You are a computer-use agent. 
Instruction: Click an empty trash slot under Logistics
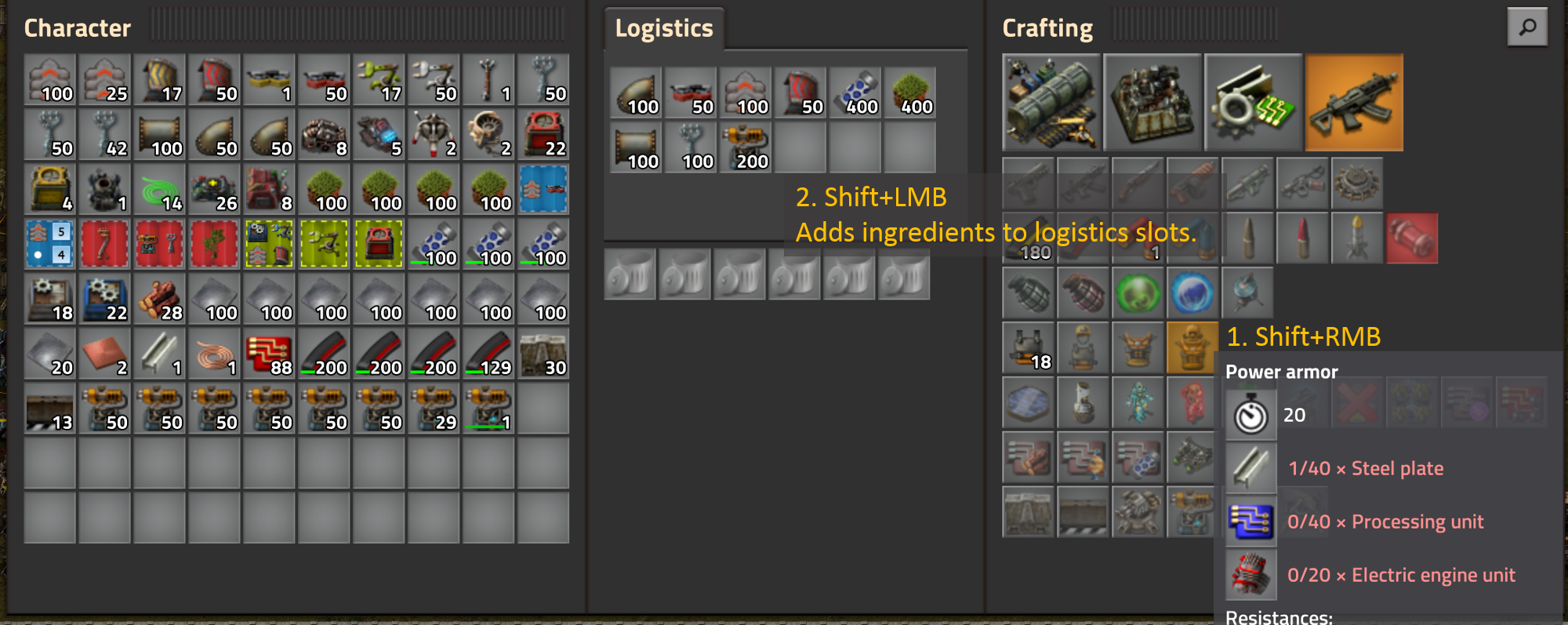(629, 274)
